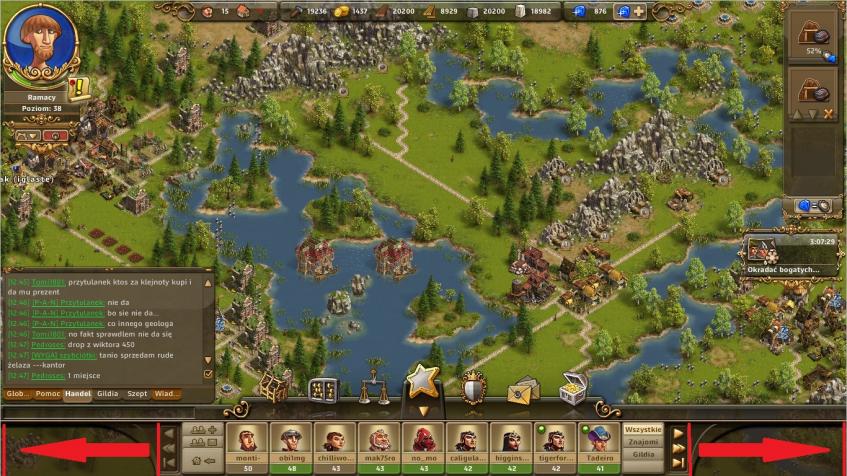Open the Ramacy player avatar profile
The image size is (847, 476).
41,43
